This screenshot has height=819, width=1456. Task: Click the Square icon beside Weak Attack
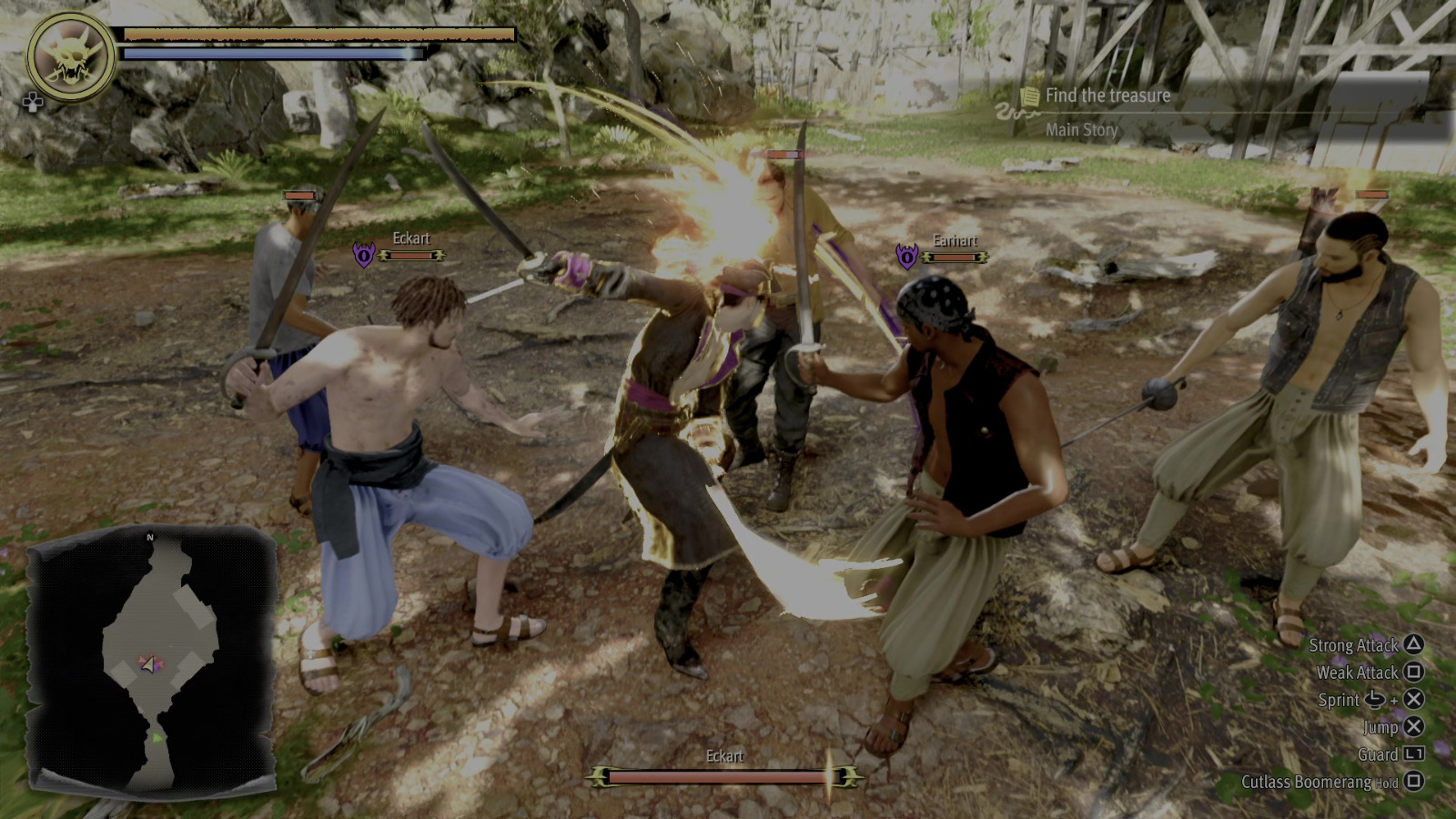tap(1412, 673)
